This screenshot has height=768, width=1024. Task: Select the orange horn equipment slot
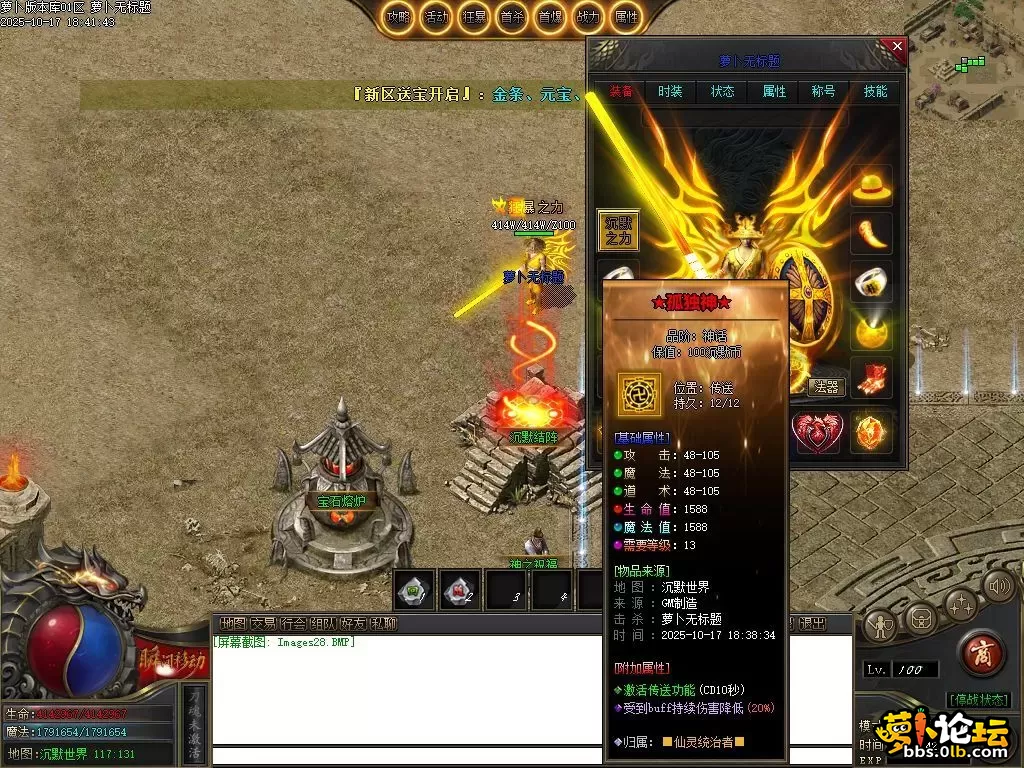[872, 234]
